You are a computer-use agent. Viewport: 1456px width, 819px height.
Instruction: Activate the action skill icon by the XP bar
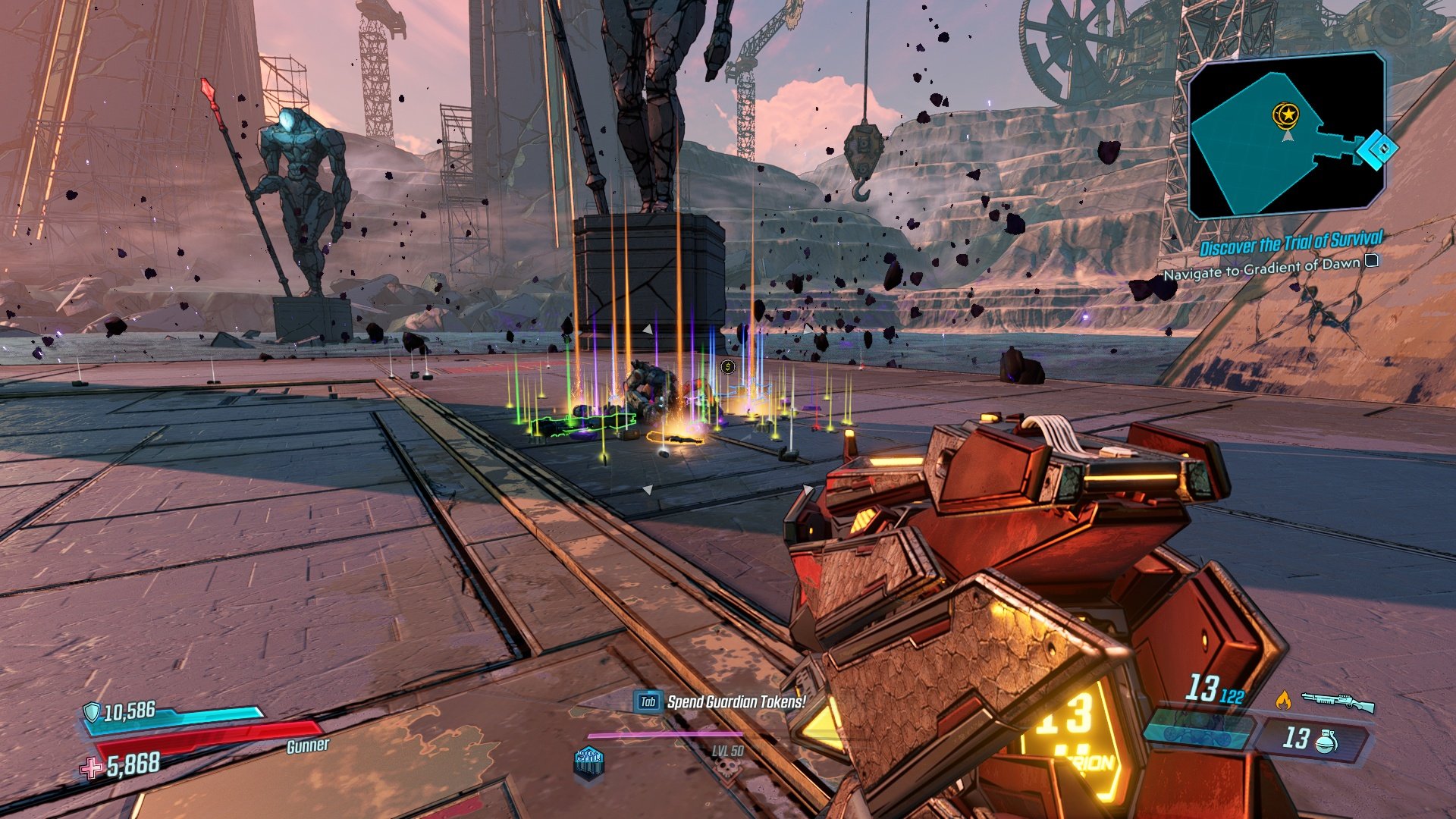coord(589,760)
